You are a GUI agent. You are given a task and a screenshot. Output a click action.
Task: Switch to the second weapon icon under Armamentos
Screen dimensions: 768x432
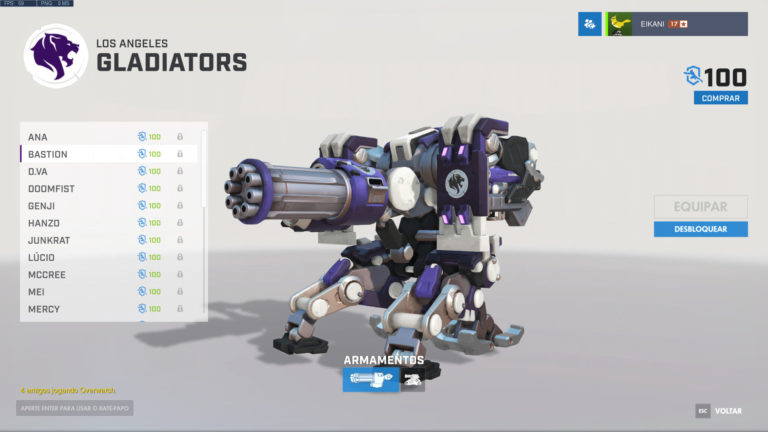(412, 379)
